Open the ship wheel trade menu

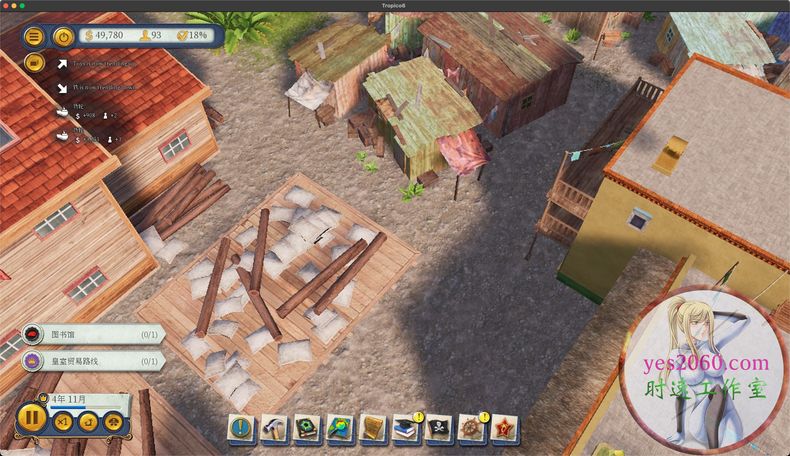(471, 429)
